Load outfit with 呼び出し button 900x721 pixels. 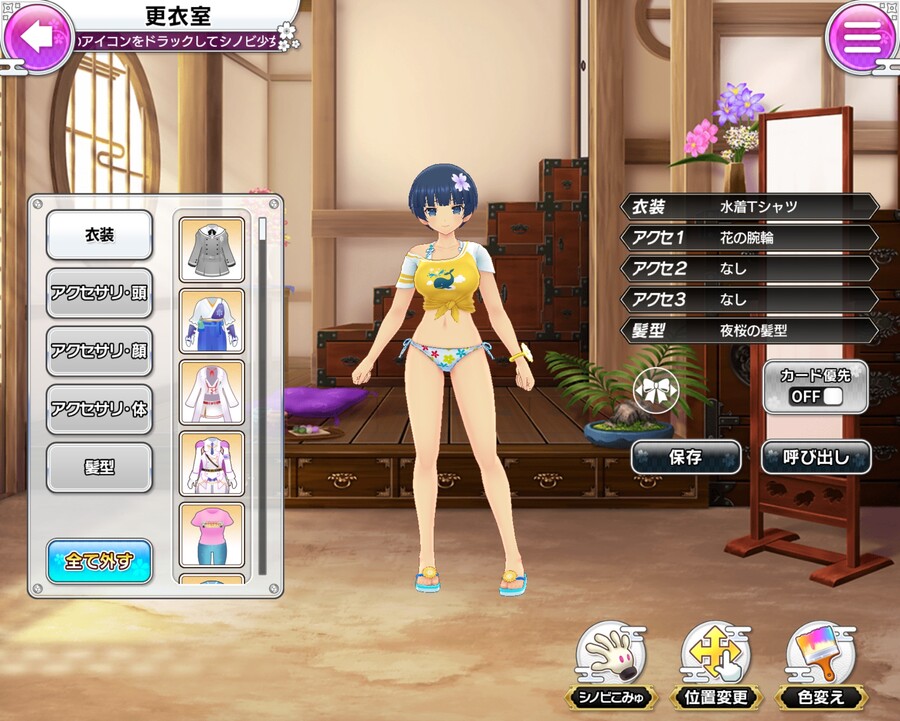pos(815,458)
